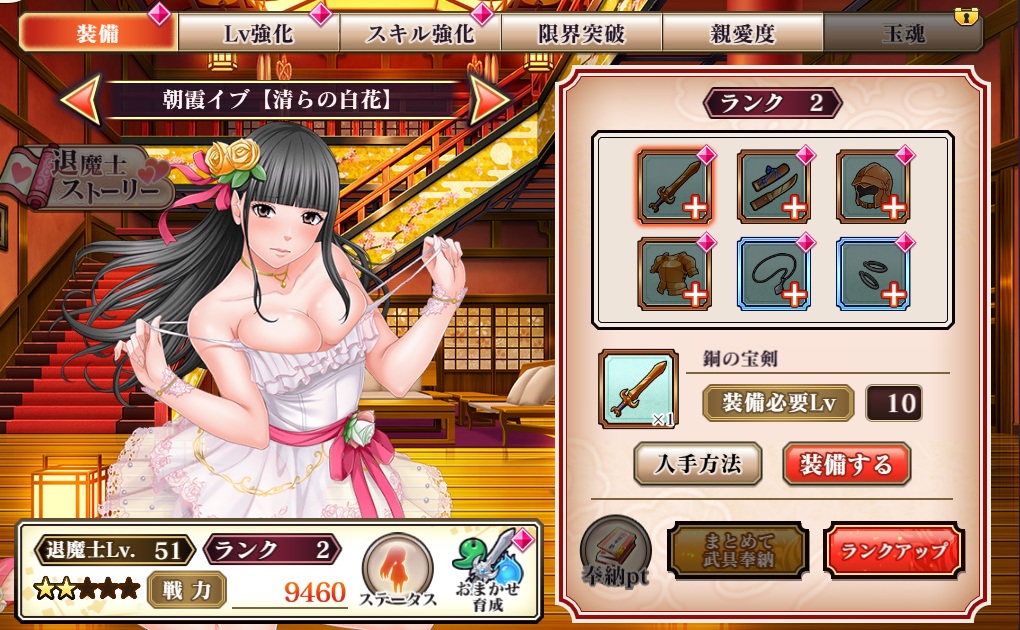The width and height of the screenshot is (1020, 630).
Task: Click the 入手方法 button
Action: point(698,464)
